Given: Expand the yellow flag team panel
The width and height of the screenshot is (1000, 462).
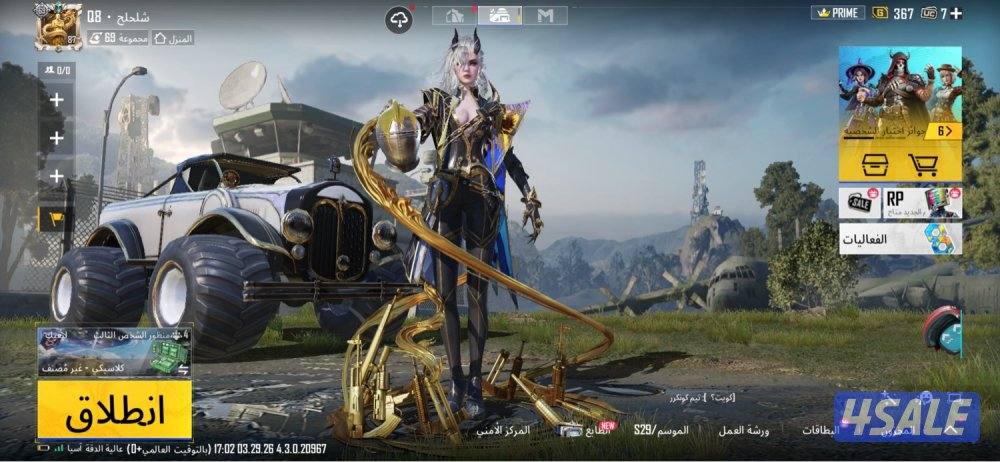Looking at the screenshot, I should tap(55, 217).
